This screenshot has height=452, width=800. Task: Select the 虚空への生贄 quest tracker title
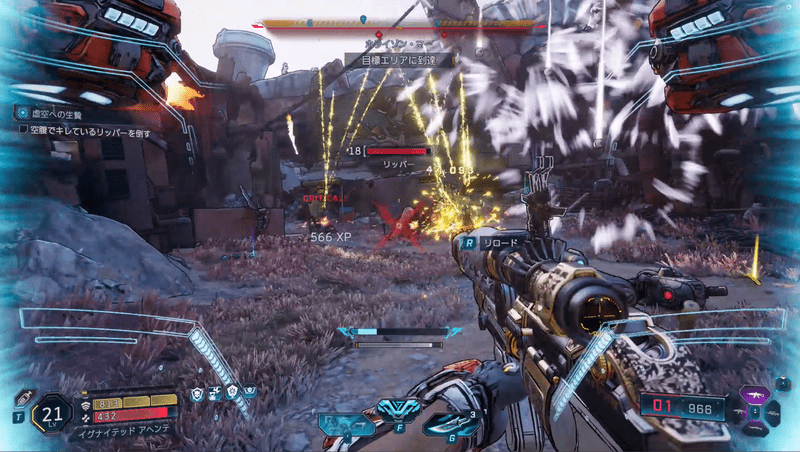click(x=58, y=114)
